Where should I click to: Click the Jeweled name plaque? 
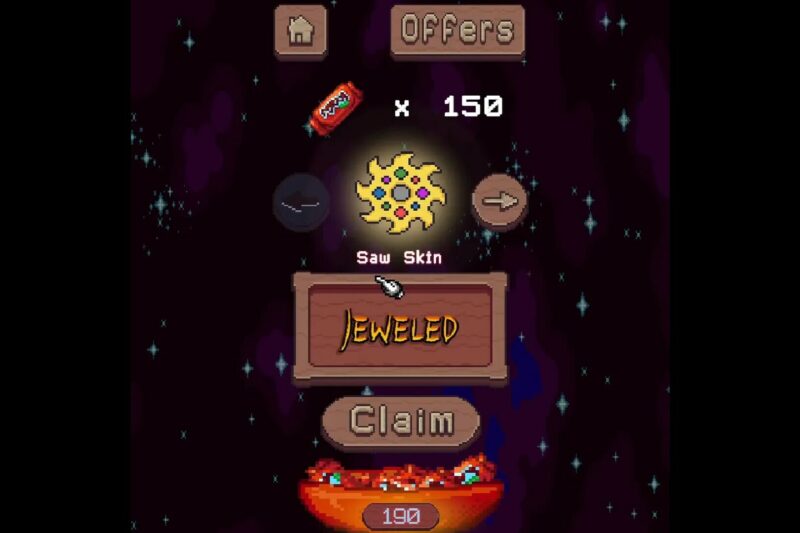coord(400,327)
